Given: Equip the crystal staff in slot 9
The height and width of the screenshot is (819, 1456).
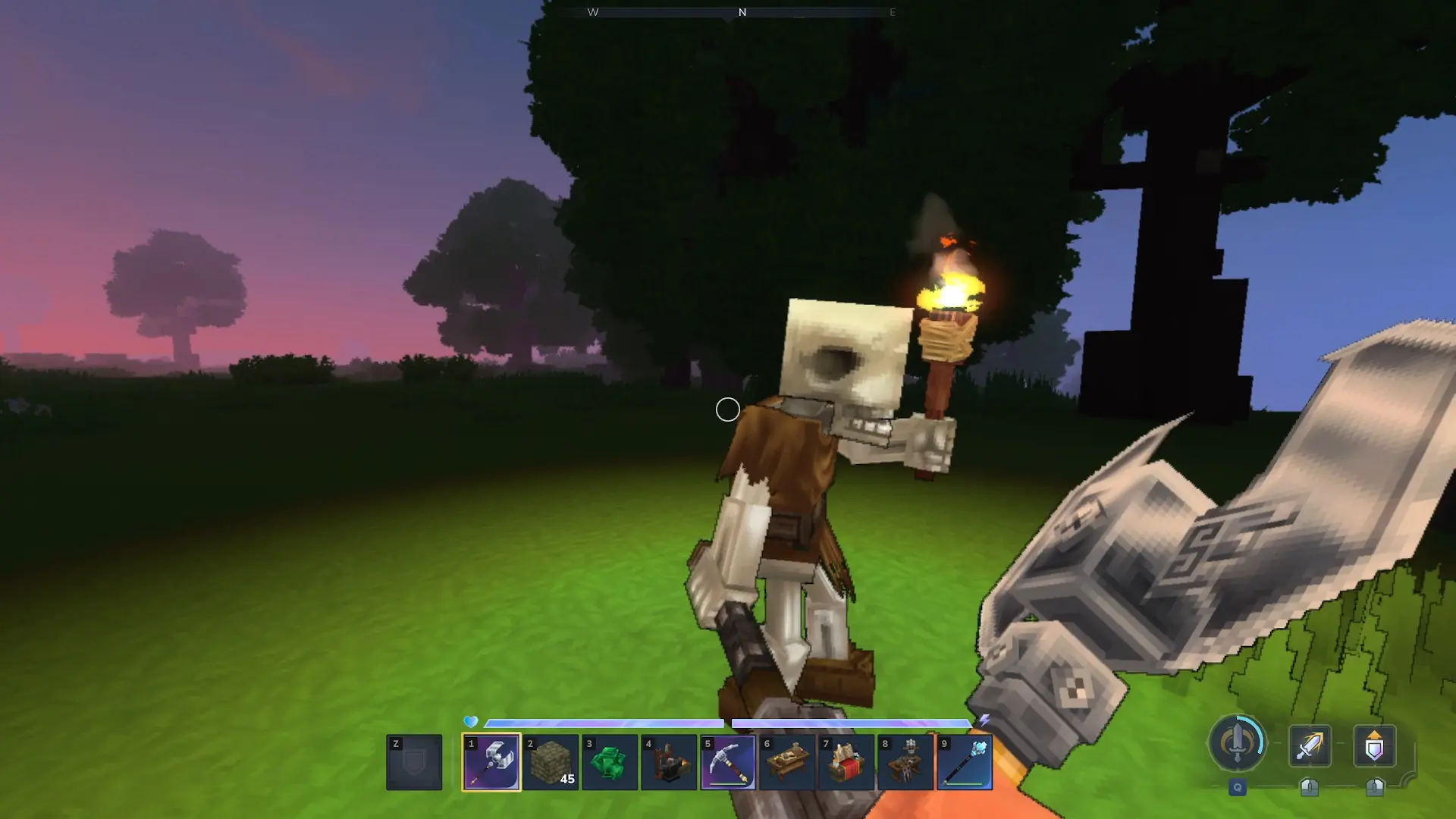Looking at the screenshot, I should [x=965, y=762].
